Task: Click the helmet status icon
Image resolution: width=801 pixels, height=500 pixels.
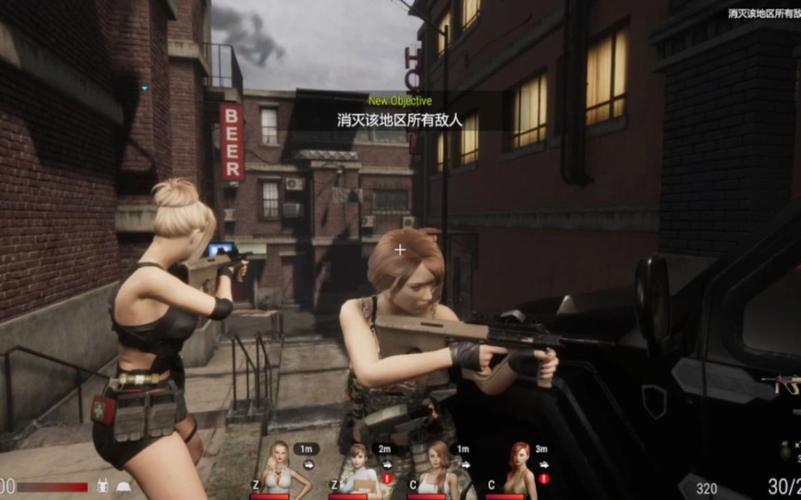Action: pos(123,486)
